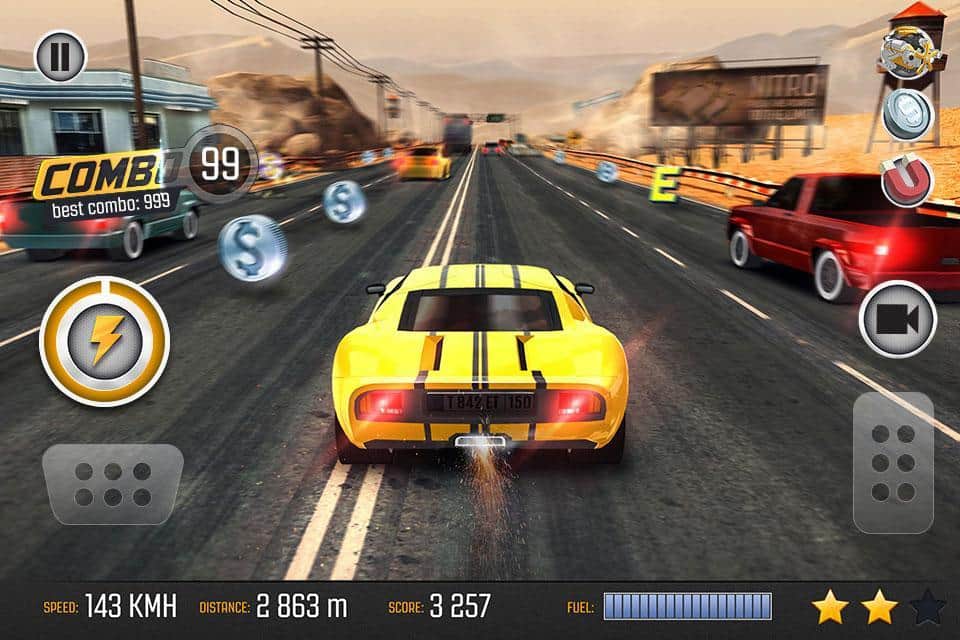
Task: Select the engine turbo power-up icon
Action: click(x=907, y=51)
